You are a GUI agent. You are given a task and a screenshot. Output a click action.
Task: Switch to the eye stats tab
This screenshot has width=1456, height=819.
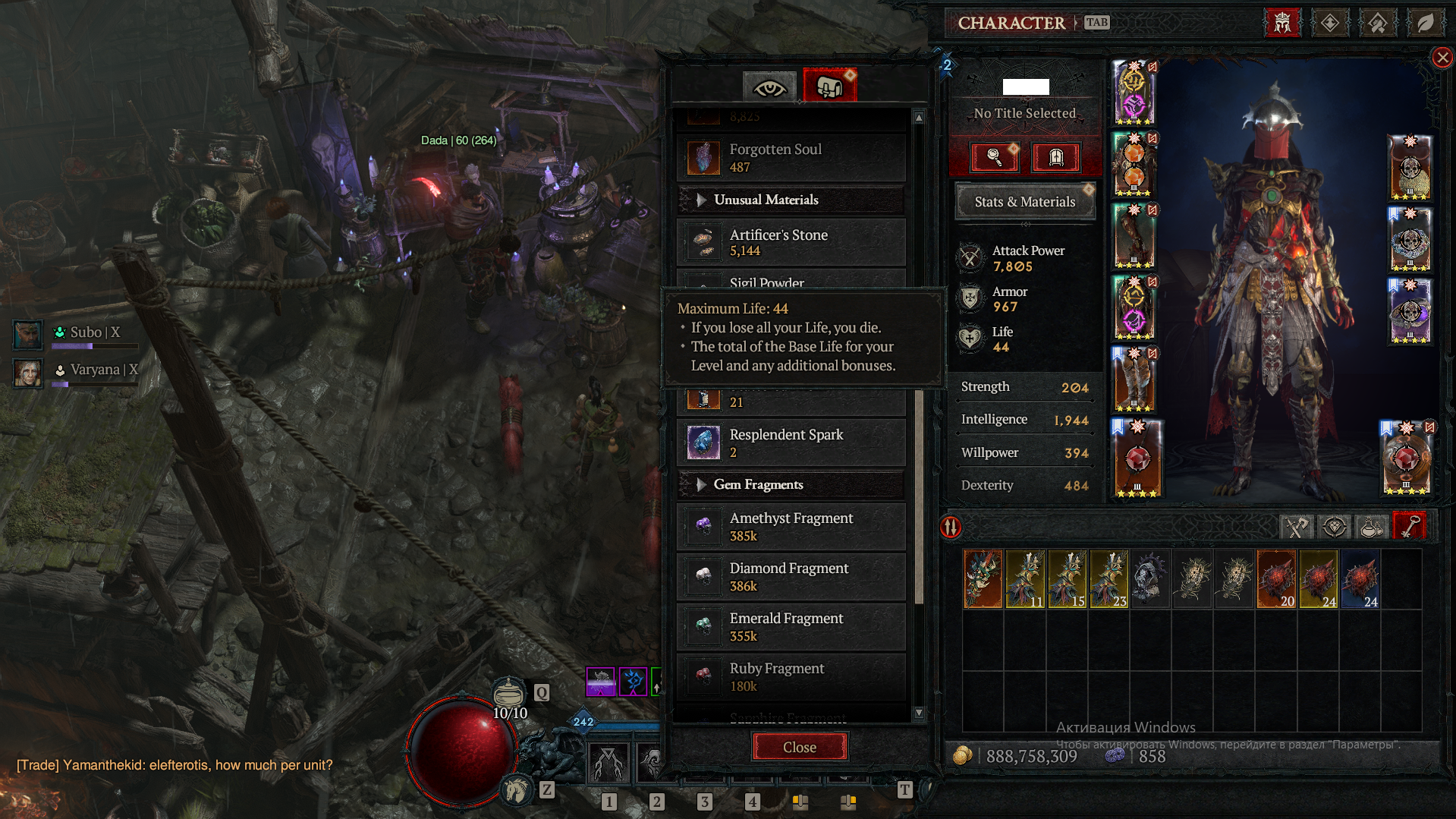tap(769, 88)
